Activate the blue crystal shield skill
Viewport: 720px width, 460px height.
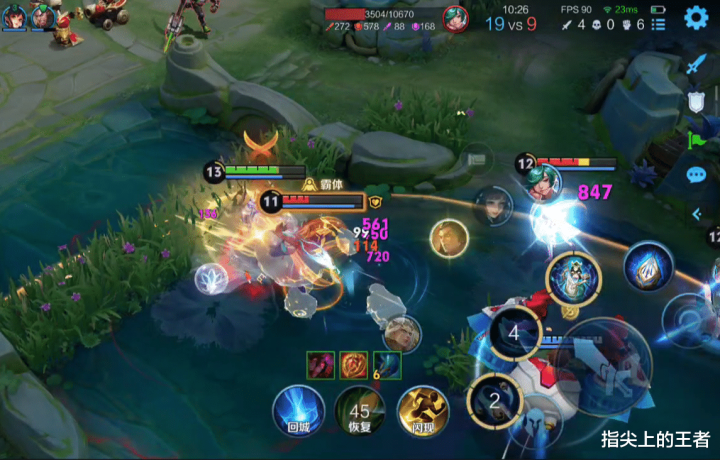pos(648,267)
